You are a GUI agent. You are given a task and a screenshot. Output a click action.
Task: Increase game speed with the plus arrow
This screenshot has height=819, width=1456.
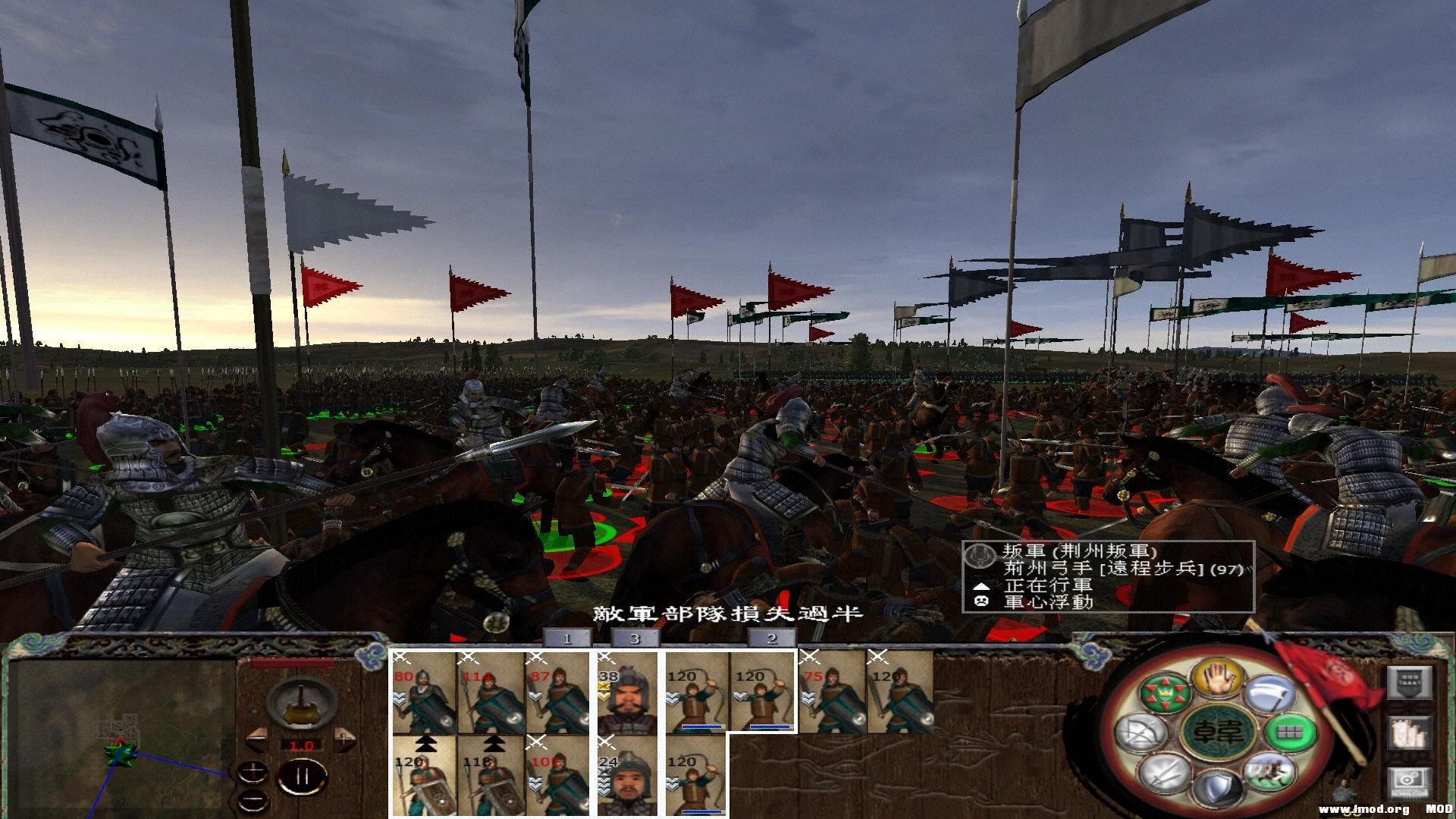coord(344,739)
